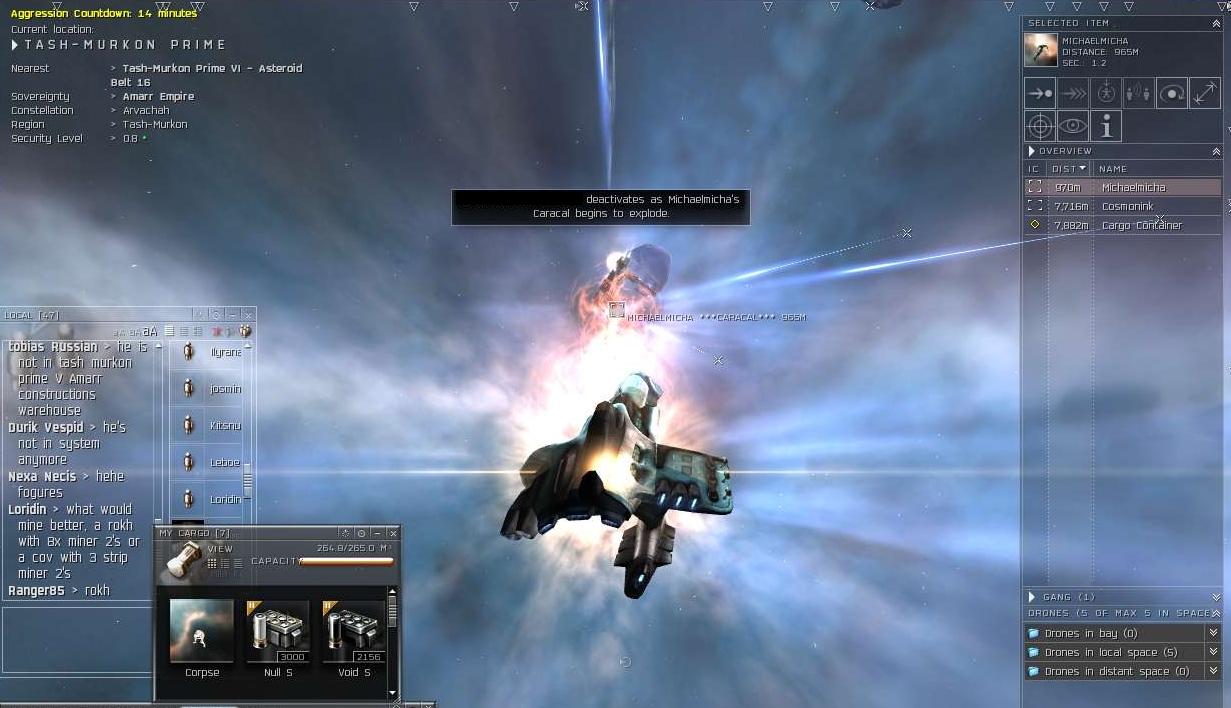Select the Cargo Container overview entry
1231x708 pixels.
(1141, 225)
